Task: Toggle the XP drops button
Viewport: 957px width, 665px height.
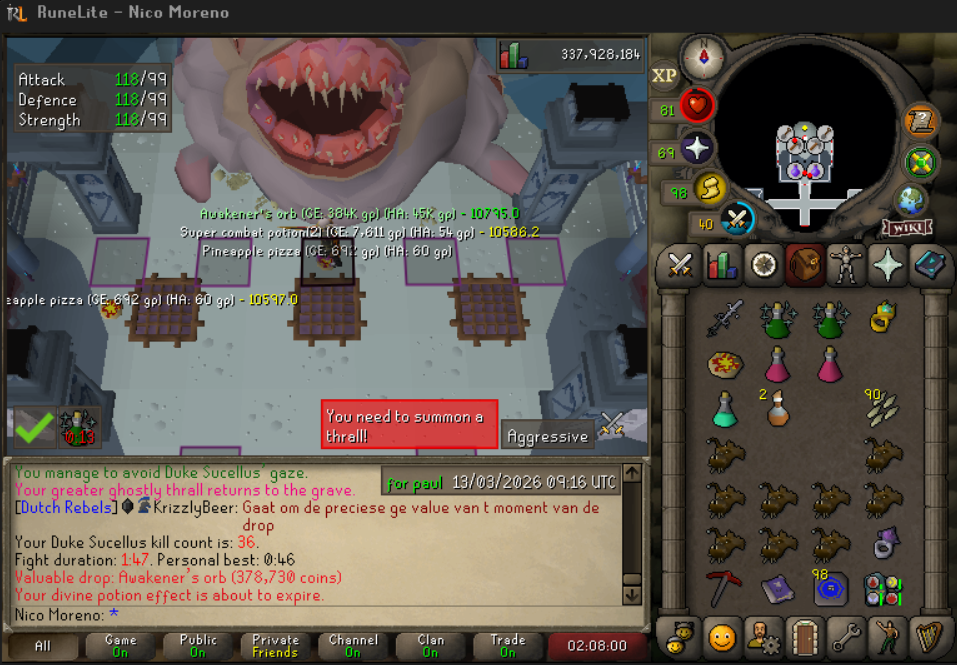Action: [665, 75]
